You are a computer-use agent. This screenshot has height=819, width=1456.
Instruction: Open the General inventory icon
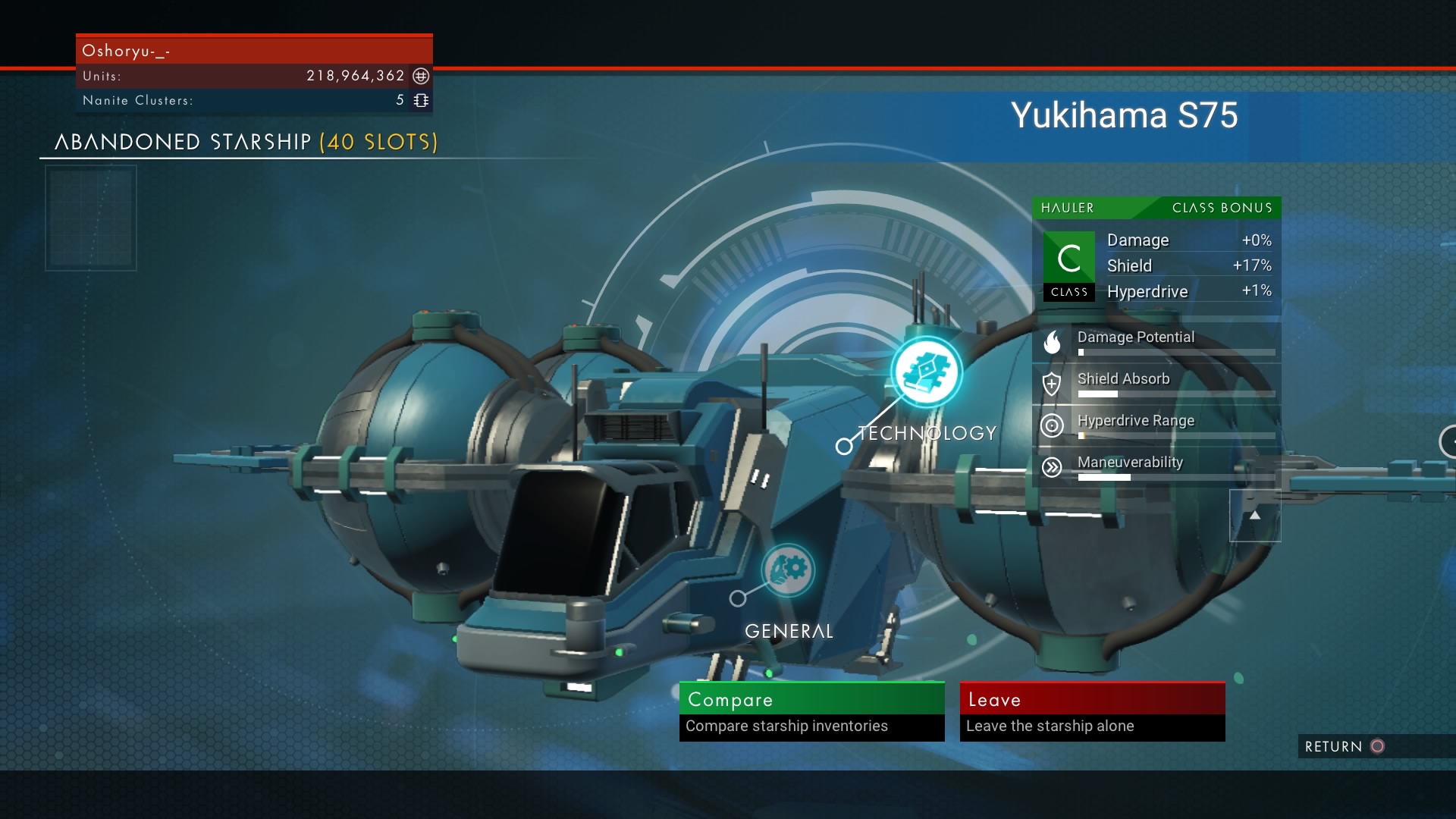pos(788,570)
